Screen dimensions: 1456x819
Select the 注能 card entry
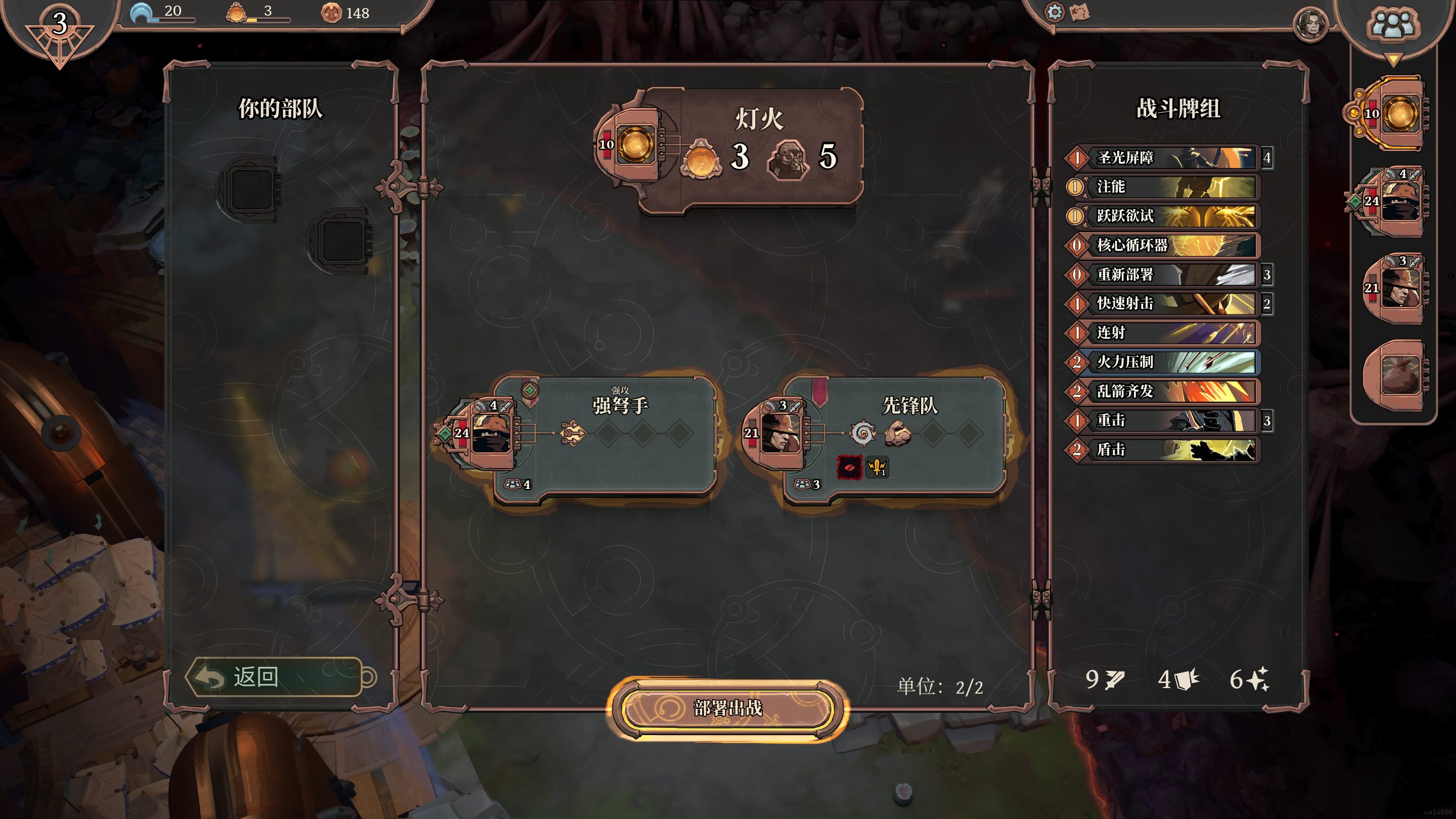[x=1164, y=187]
